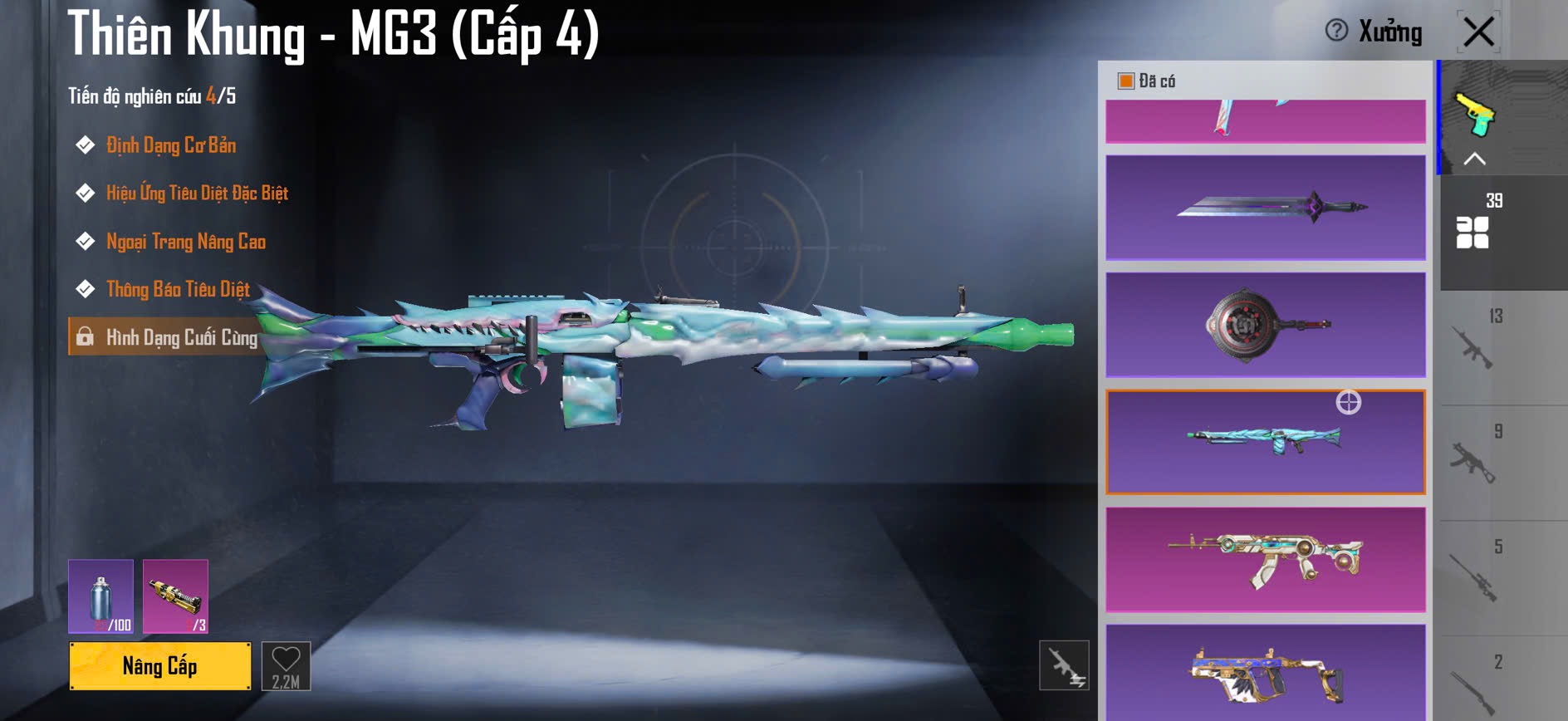The image size is (1568, 721).
Task: View Hiệu Ứng Tiêu Diệt Đặc Biệt
Action: click(197, 194)
